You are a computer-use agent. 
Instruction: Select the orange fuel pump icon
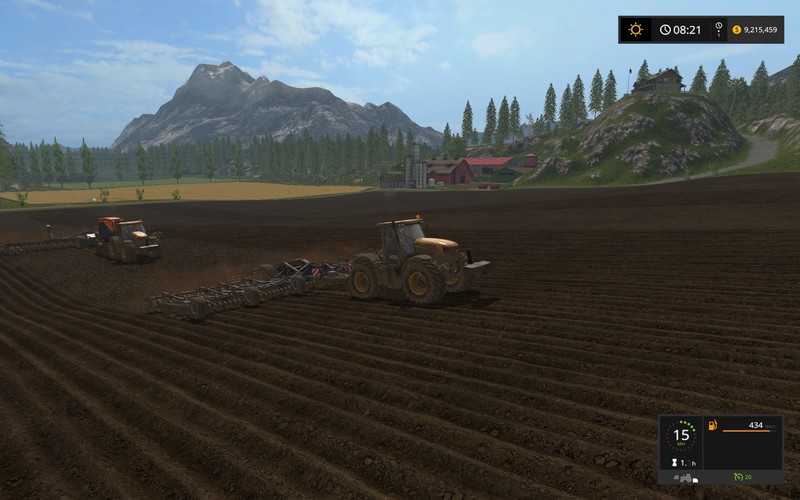click(x=712, y=426)
